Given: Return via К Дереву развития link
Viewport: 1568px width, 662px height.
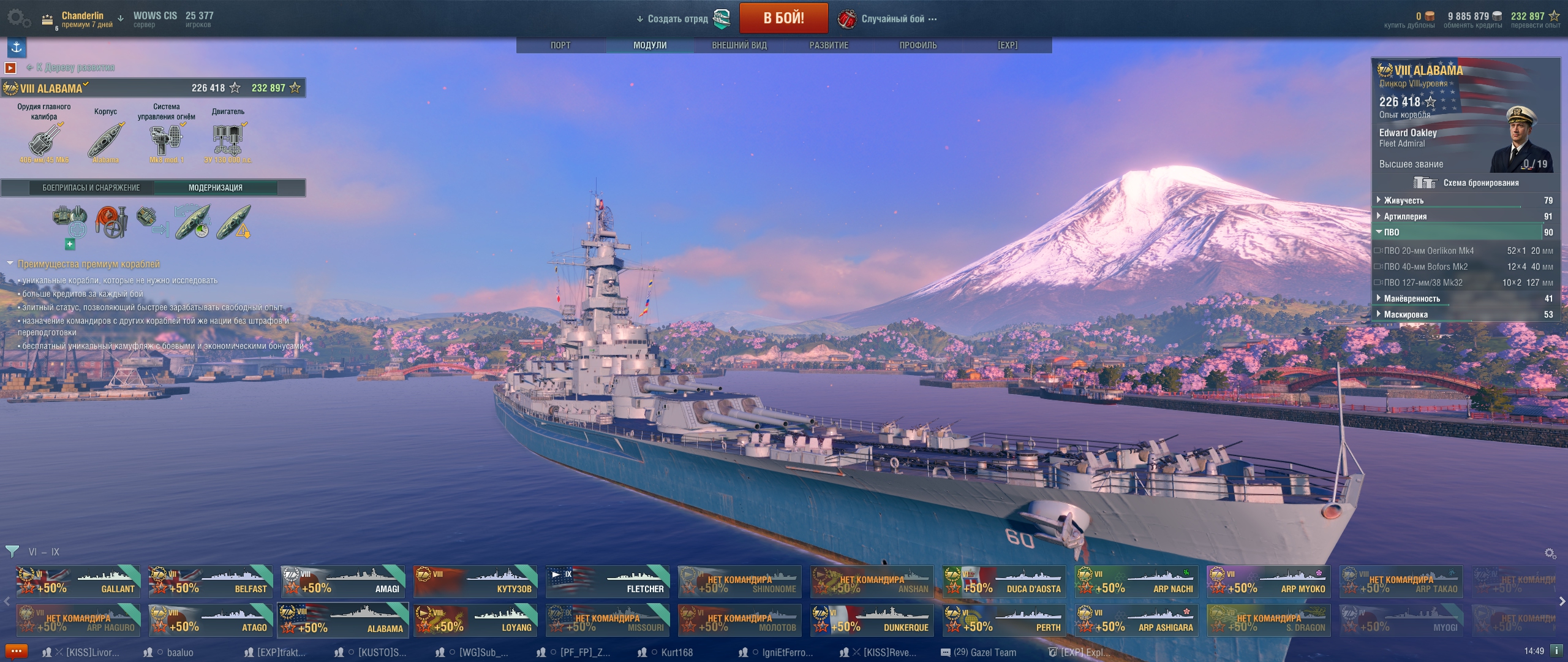Looking at the screenshot, I should pyautogui.click(x=75, y=67).
